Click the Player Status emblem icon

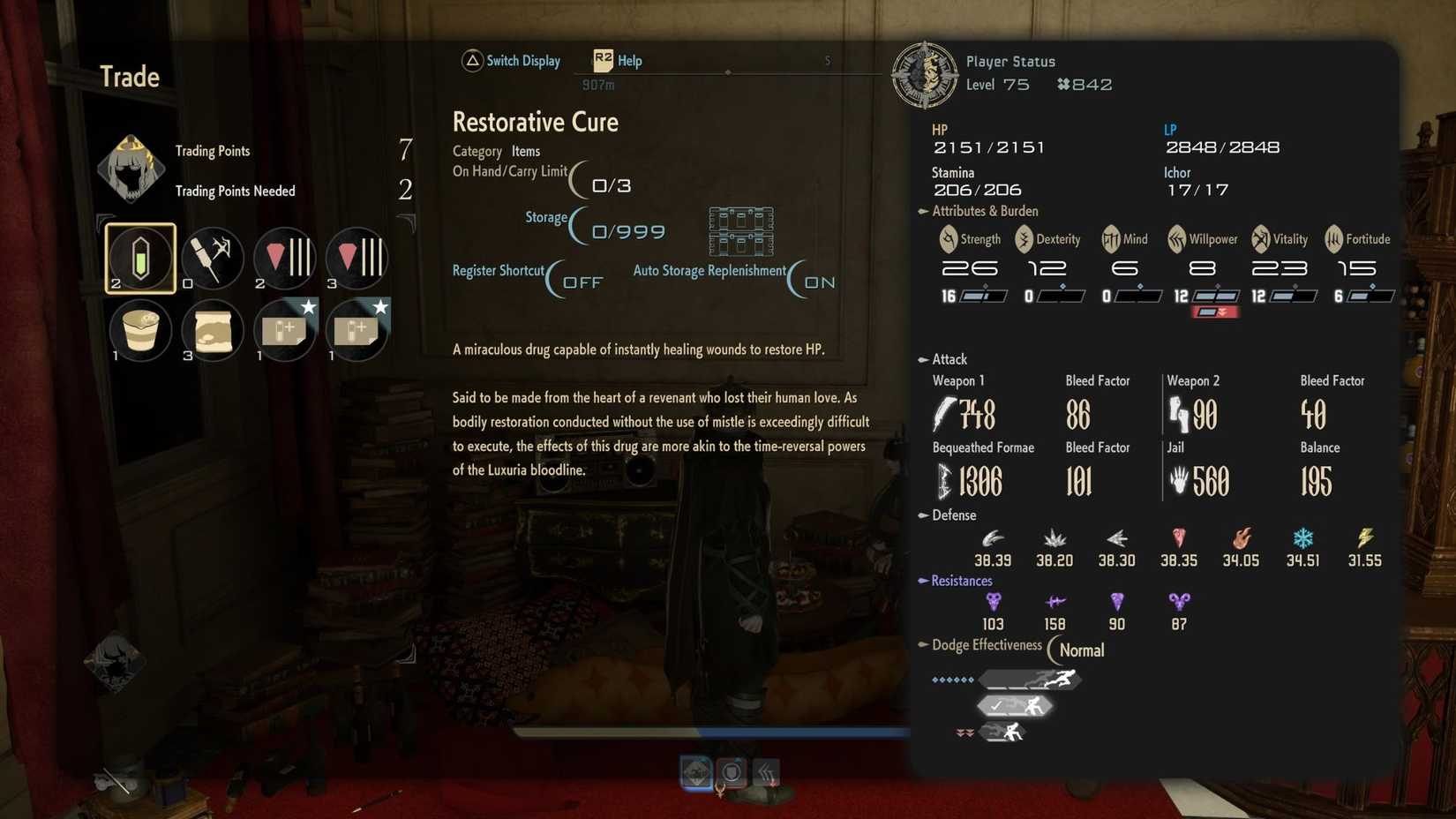[925, 74]
